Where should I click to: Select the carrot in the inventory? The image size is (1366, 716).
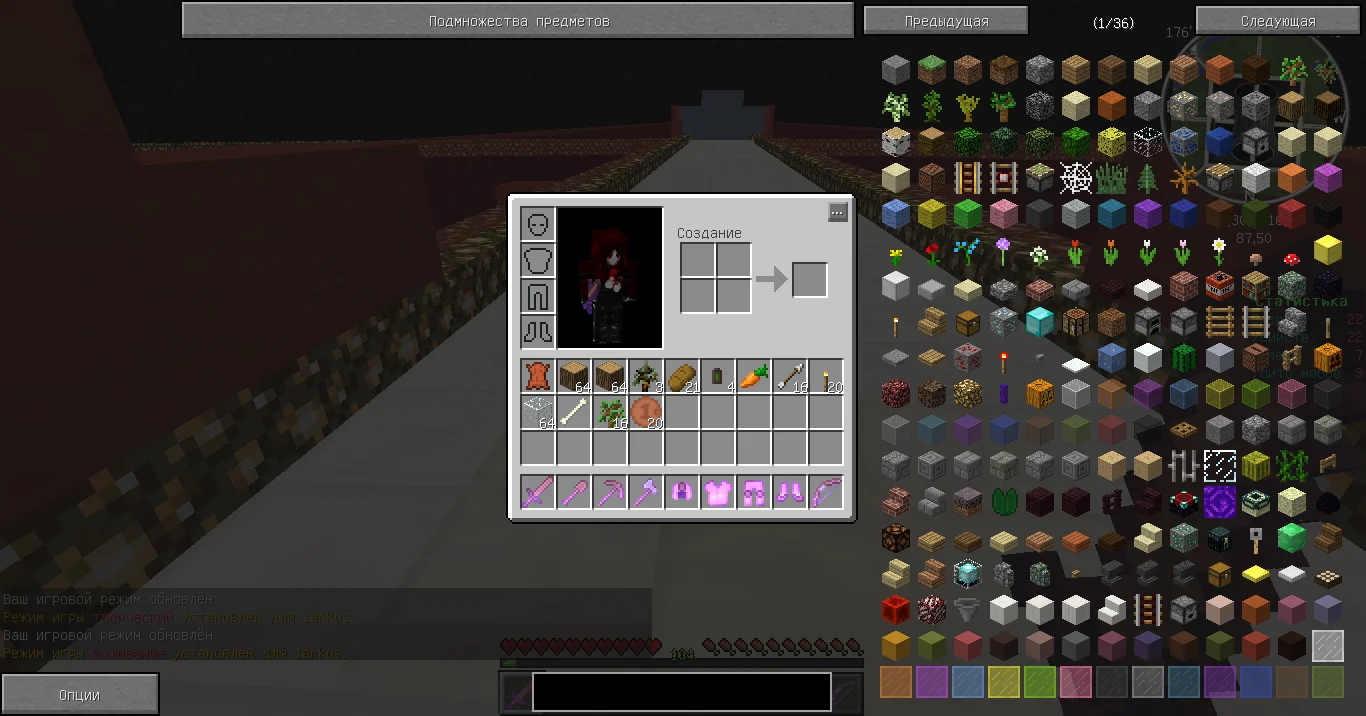point(754,377)
